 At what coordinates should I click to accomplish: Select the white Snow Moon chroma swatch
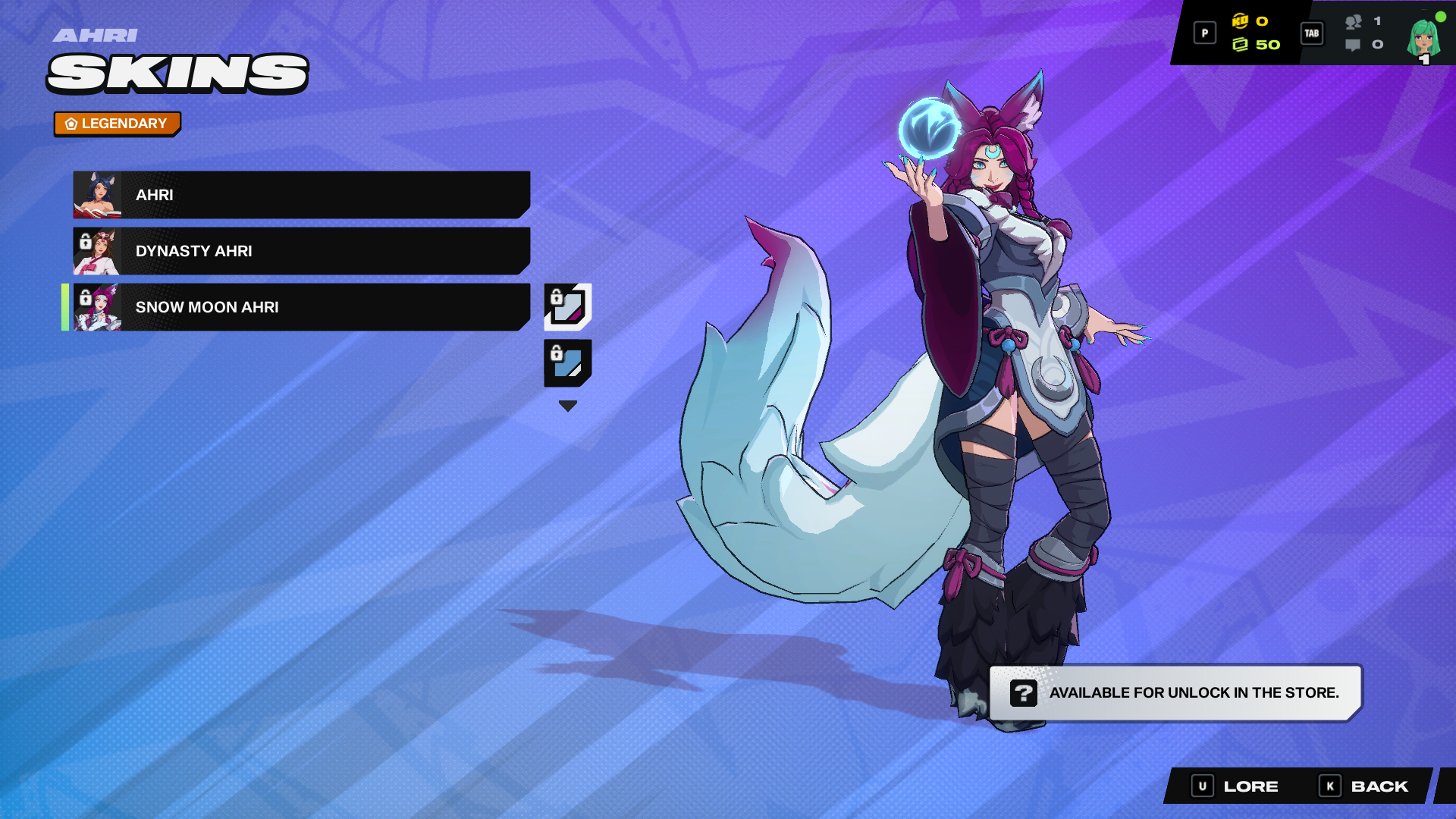[567, 307]
